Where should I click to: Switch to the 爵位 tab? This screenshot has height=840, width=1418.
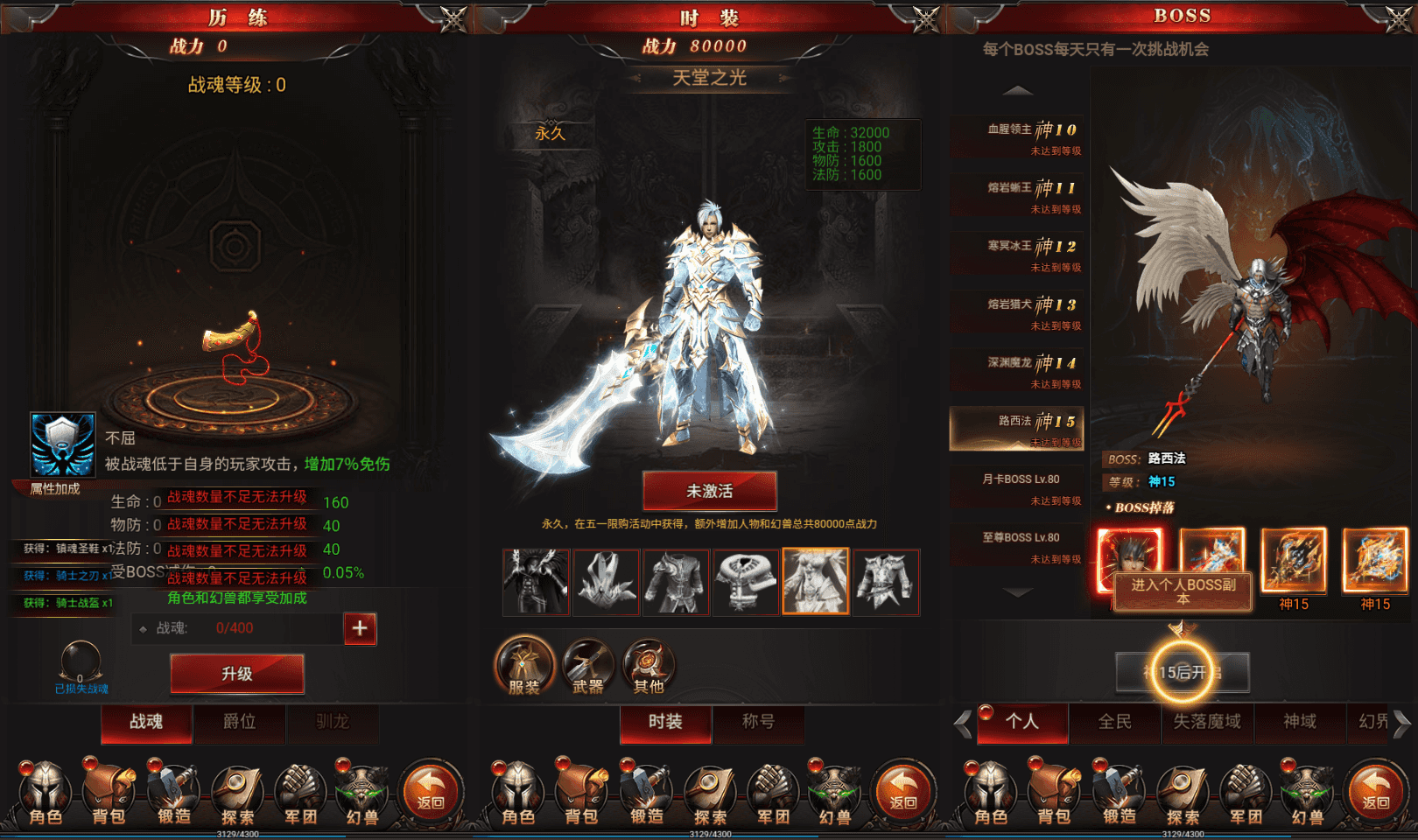[239, 724]
